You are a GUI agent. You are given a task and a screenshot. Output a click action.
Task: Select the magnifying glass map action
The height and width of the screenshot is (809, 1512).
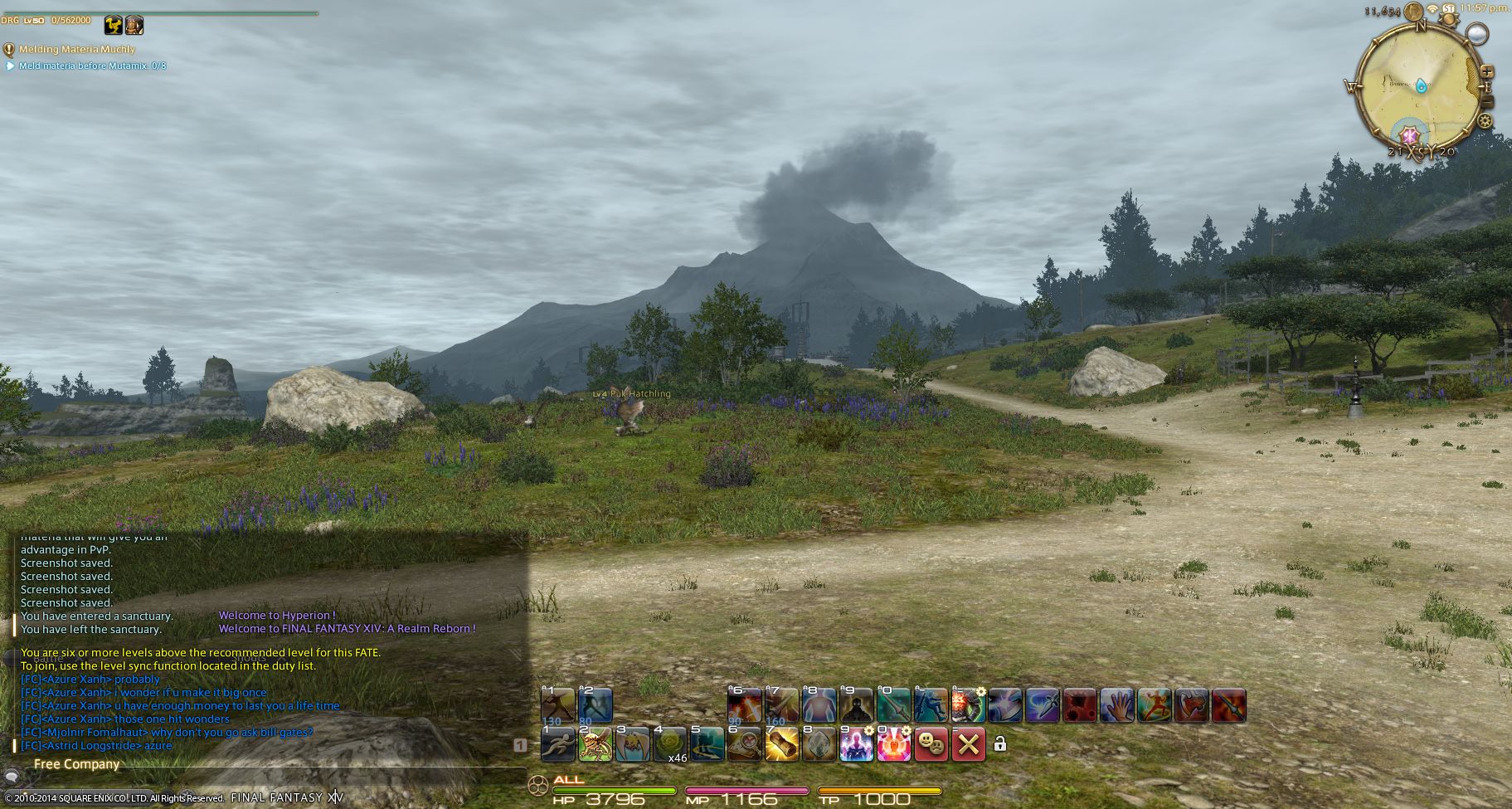744,744
